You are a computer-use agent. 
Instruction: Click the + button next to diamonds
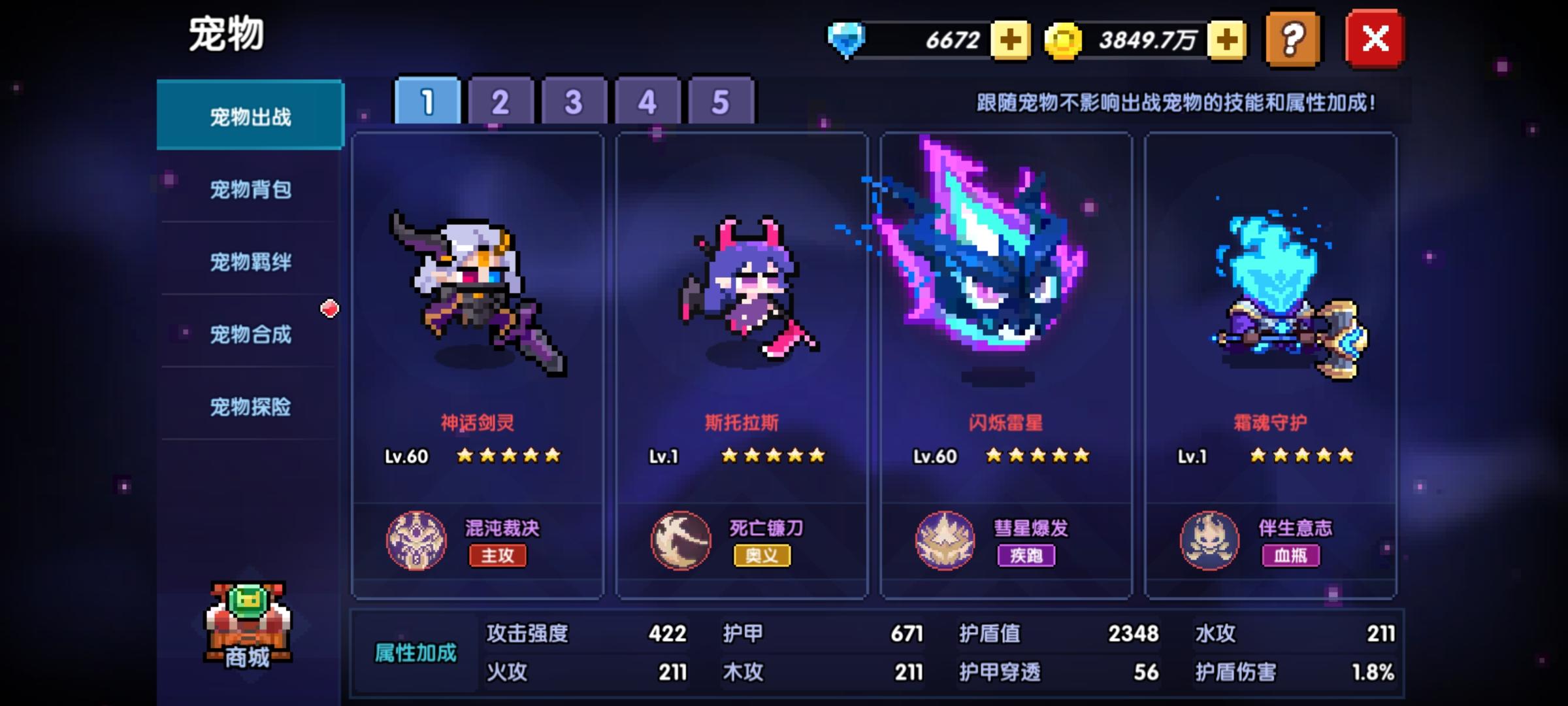(1010, 41)
